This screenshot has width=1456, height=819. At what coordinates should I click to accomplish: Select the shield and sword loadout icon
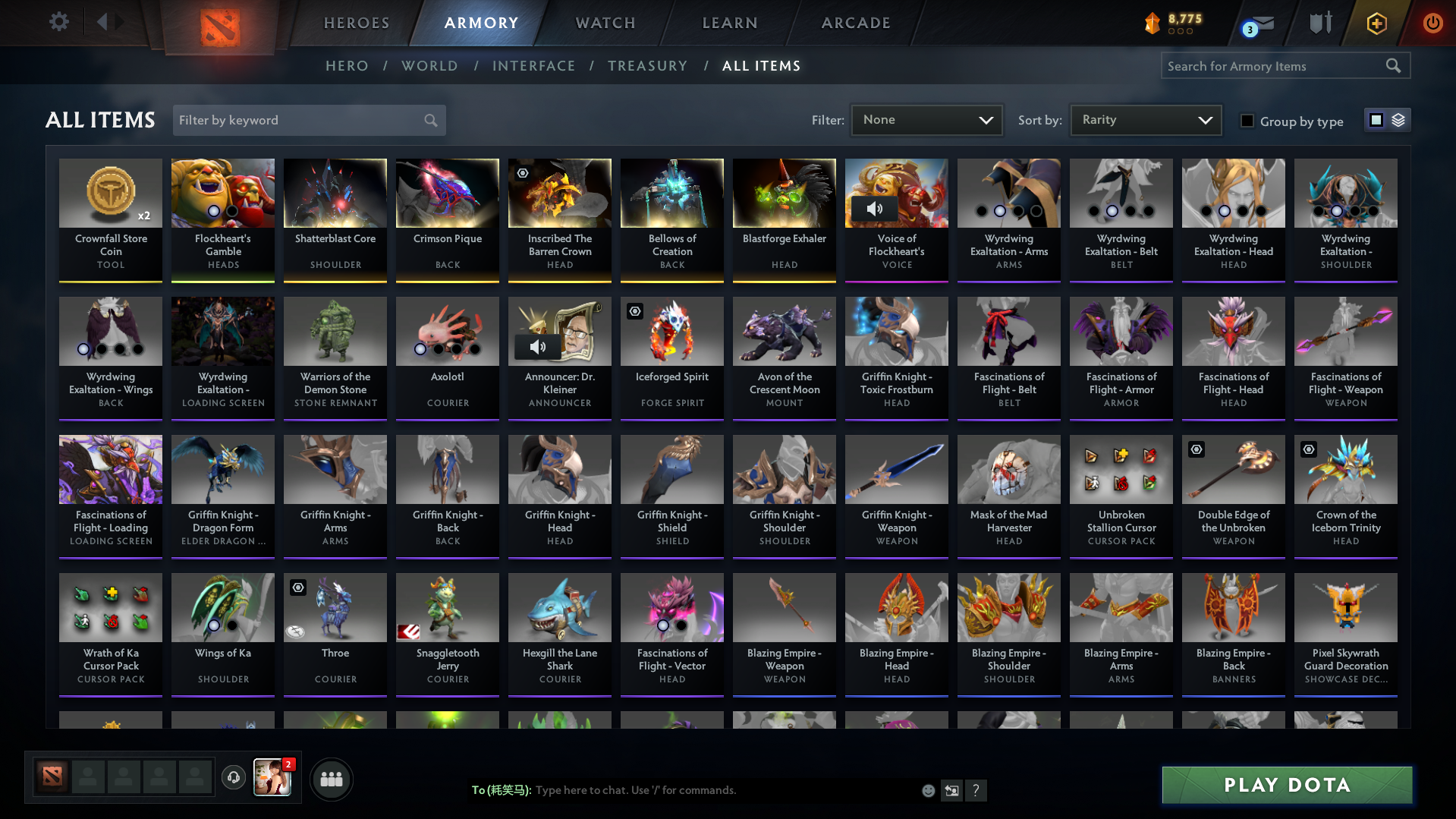tap(1319, 23)
